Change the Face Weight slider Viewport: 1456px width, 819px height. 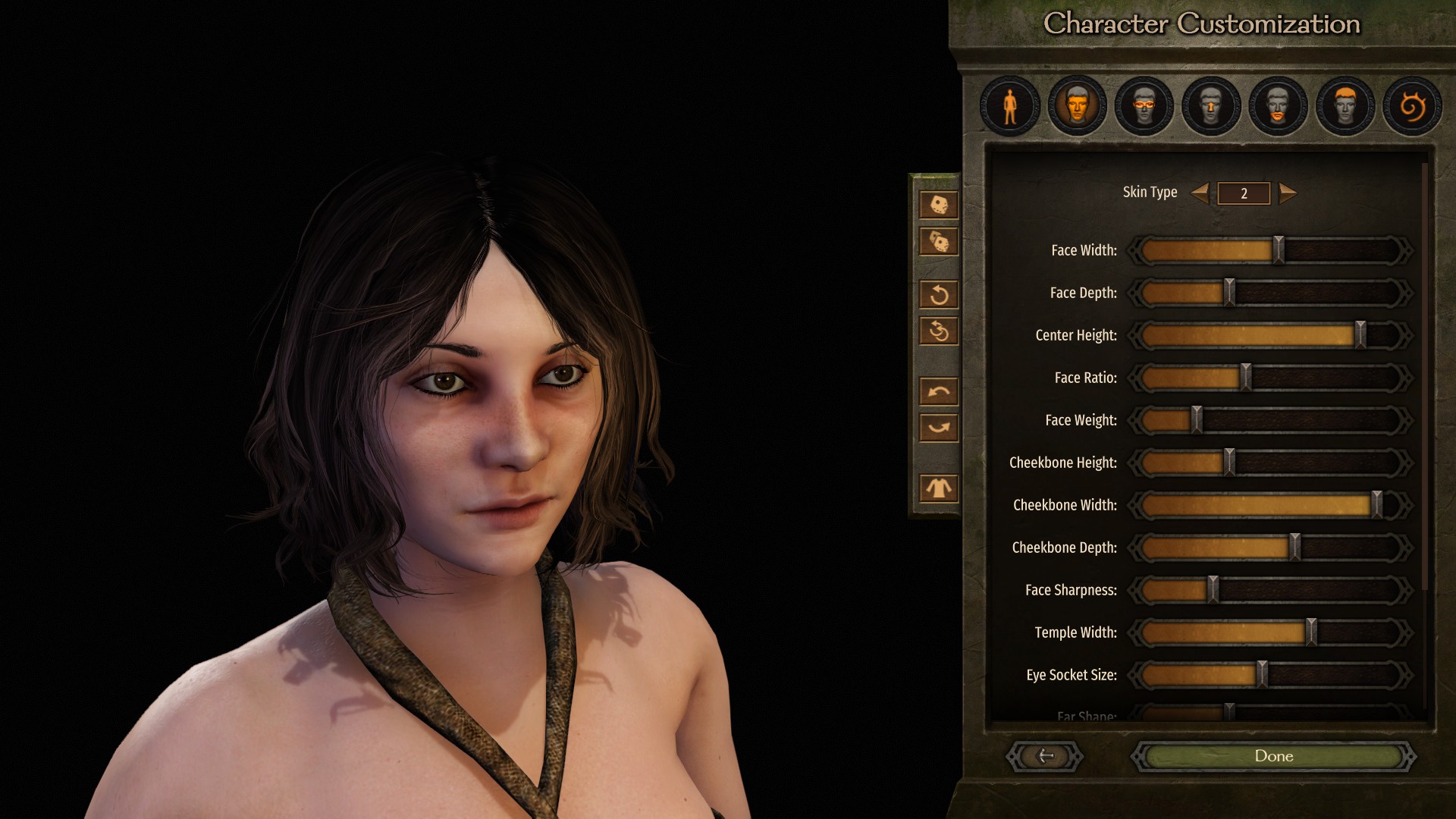tap(1197, 420)
